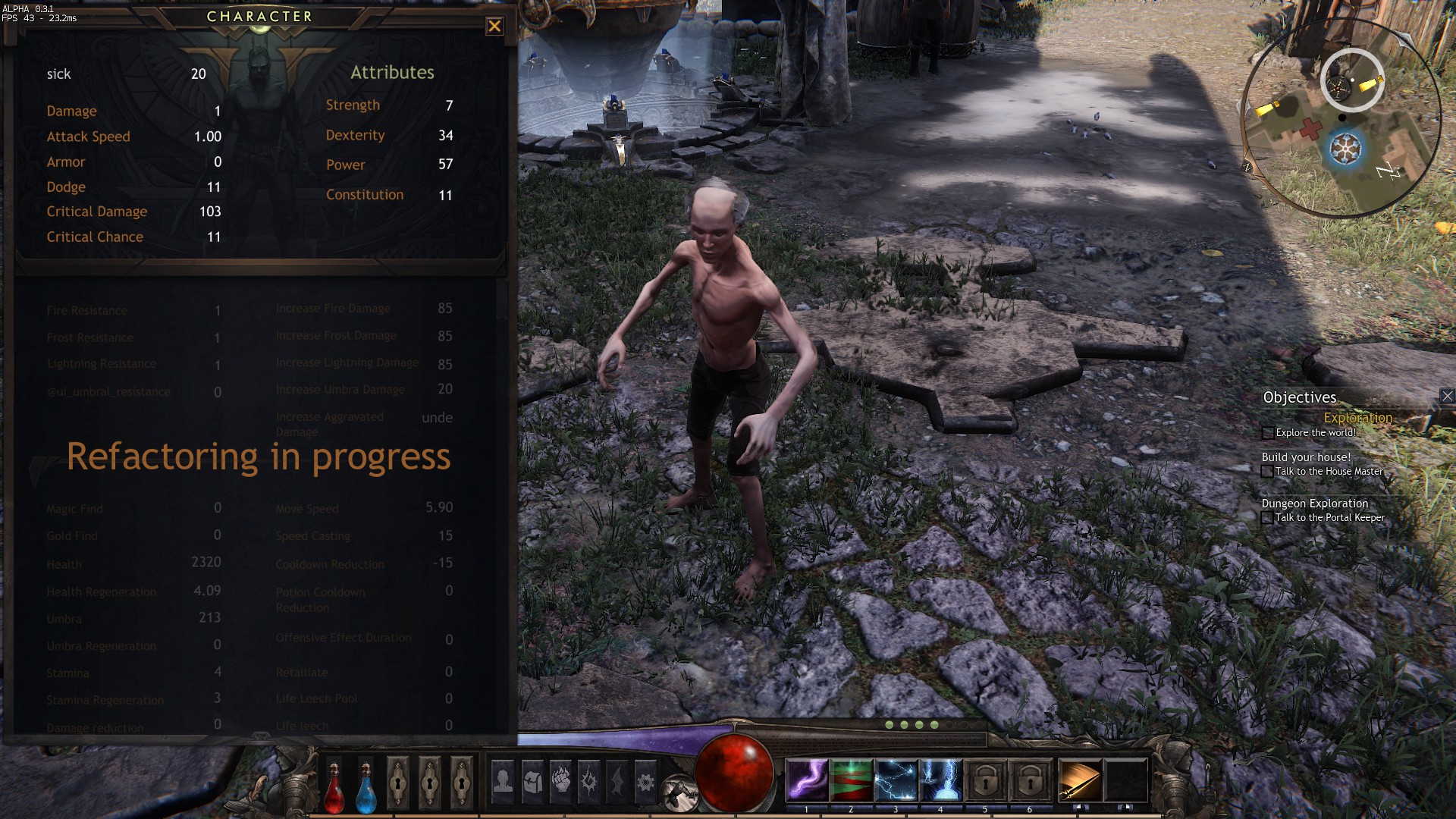Select the blue snowflake portal marker on minimap
Image resolution: width=1456 pixels, height=819 pixels.
[1345, 148]
